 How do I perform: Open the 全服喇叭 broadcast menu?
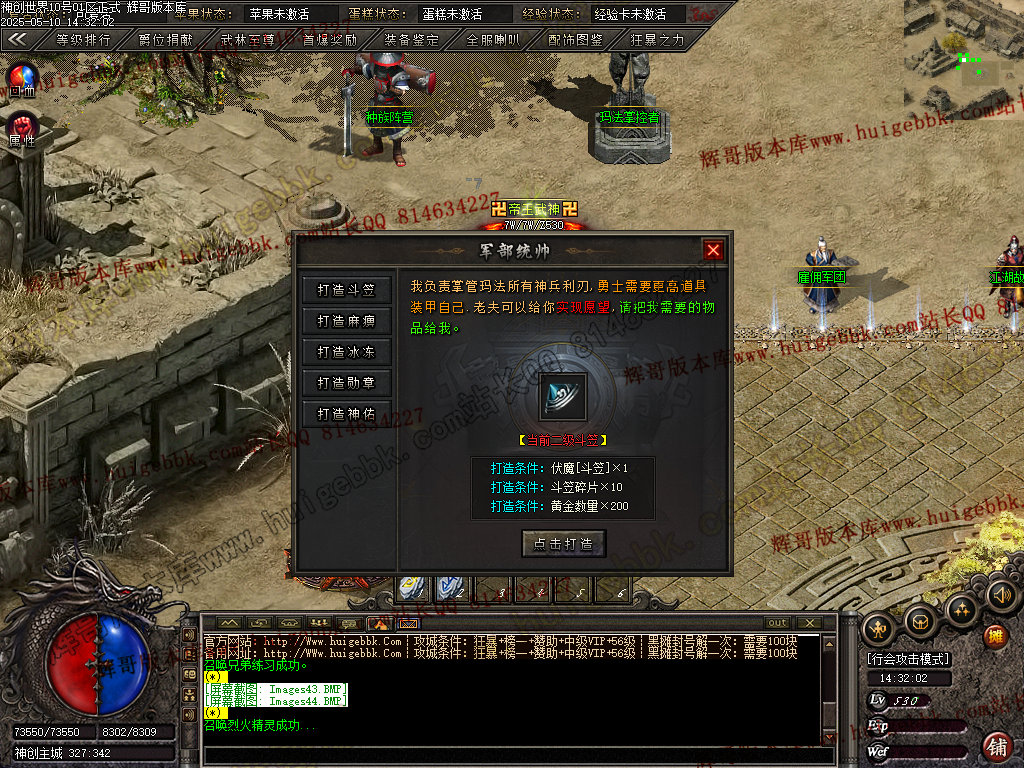tap(493, 40)
